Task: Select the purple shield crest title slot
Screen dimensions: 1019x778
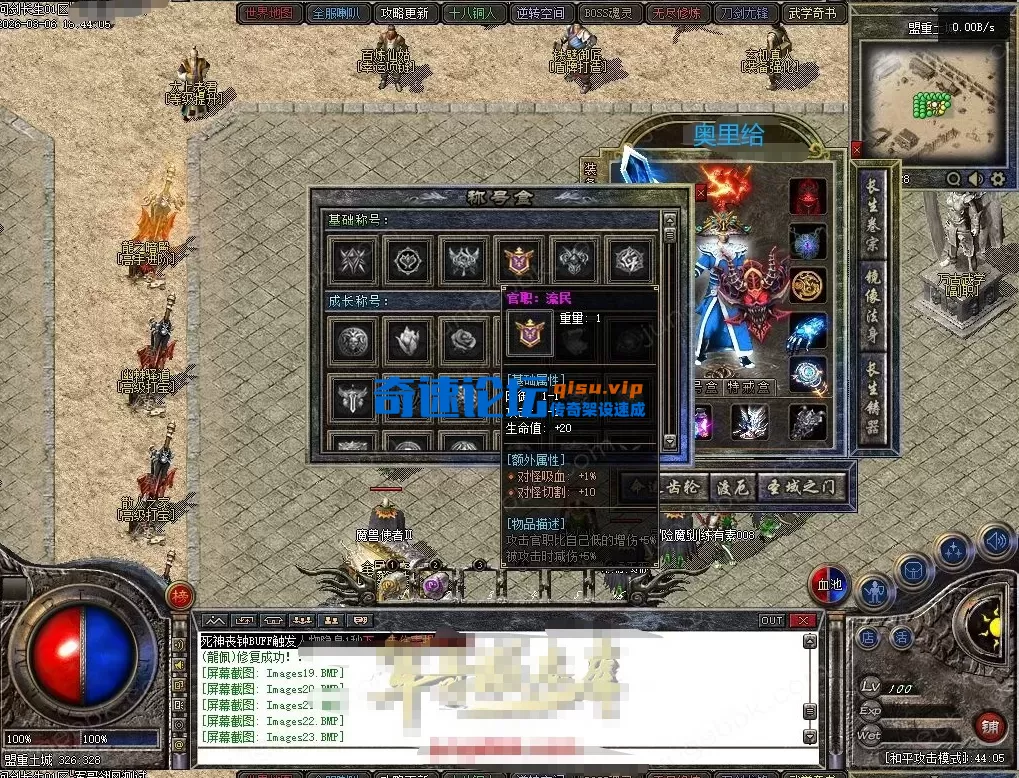Action: (x=521, y=260)
